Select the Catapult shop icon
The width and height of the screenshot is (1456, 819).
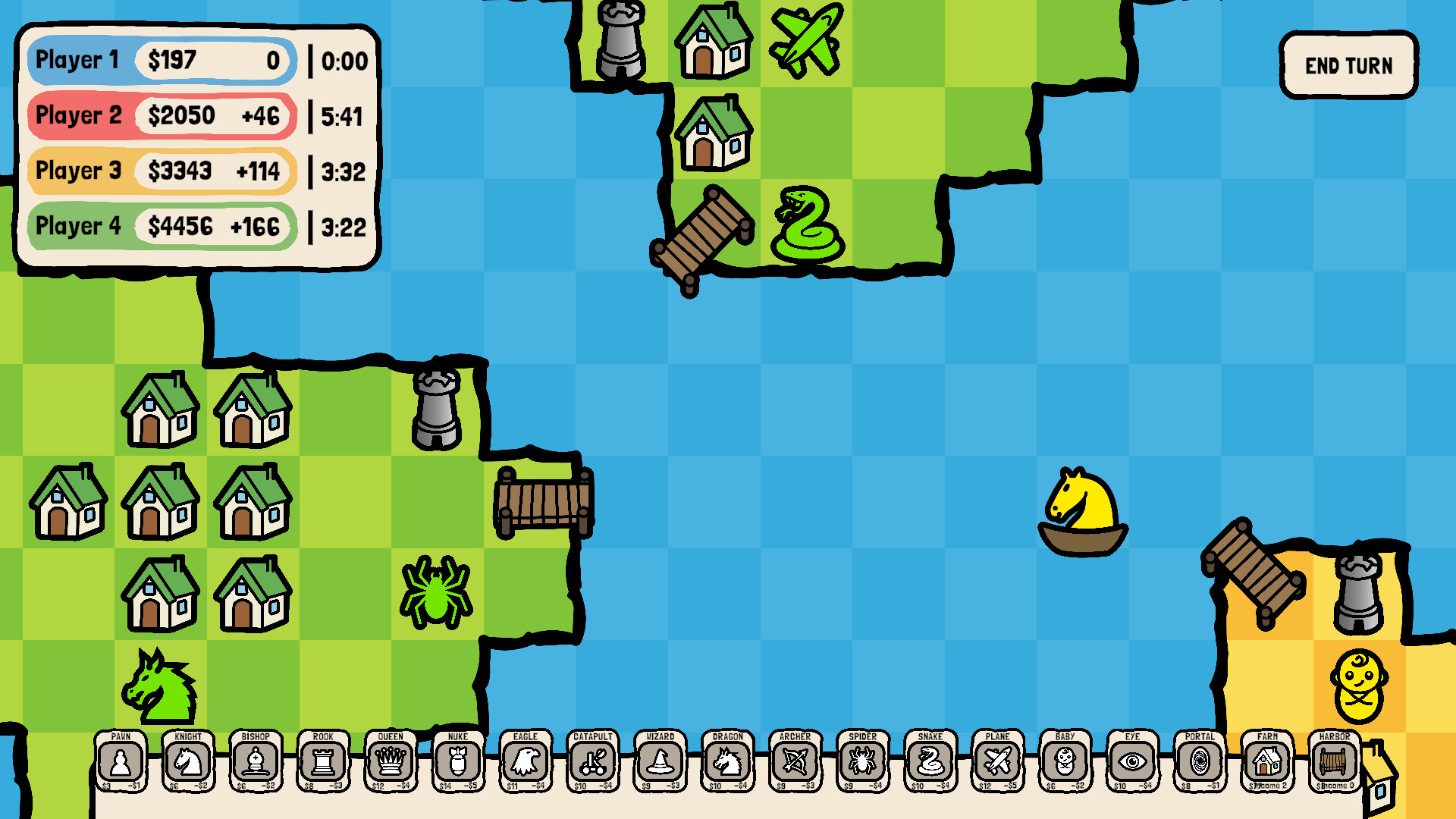pyautogui.click(x=593, y=764)
